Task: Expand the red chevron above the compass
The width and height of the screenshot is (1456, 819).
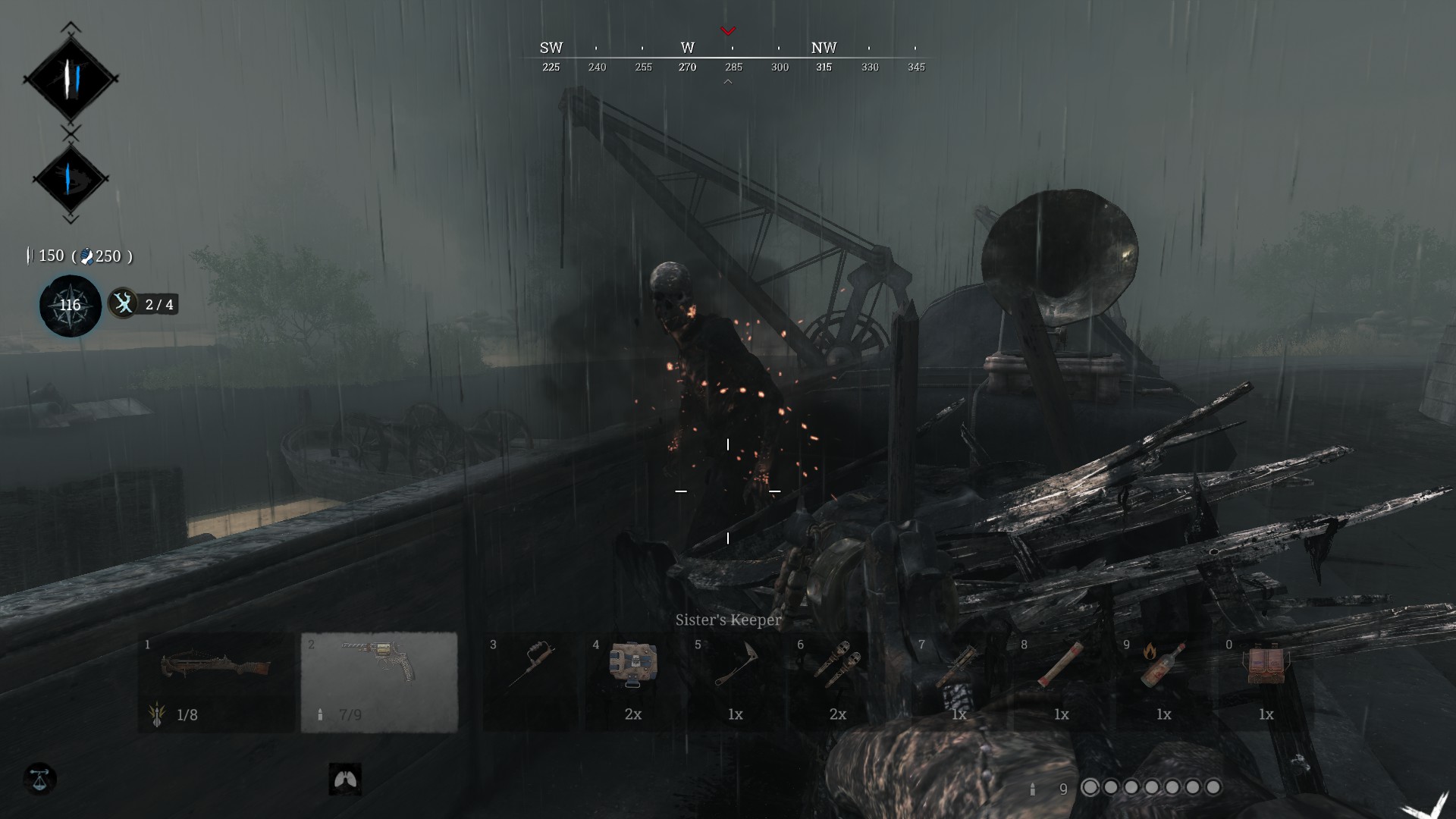Action: click(730, 32)
